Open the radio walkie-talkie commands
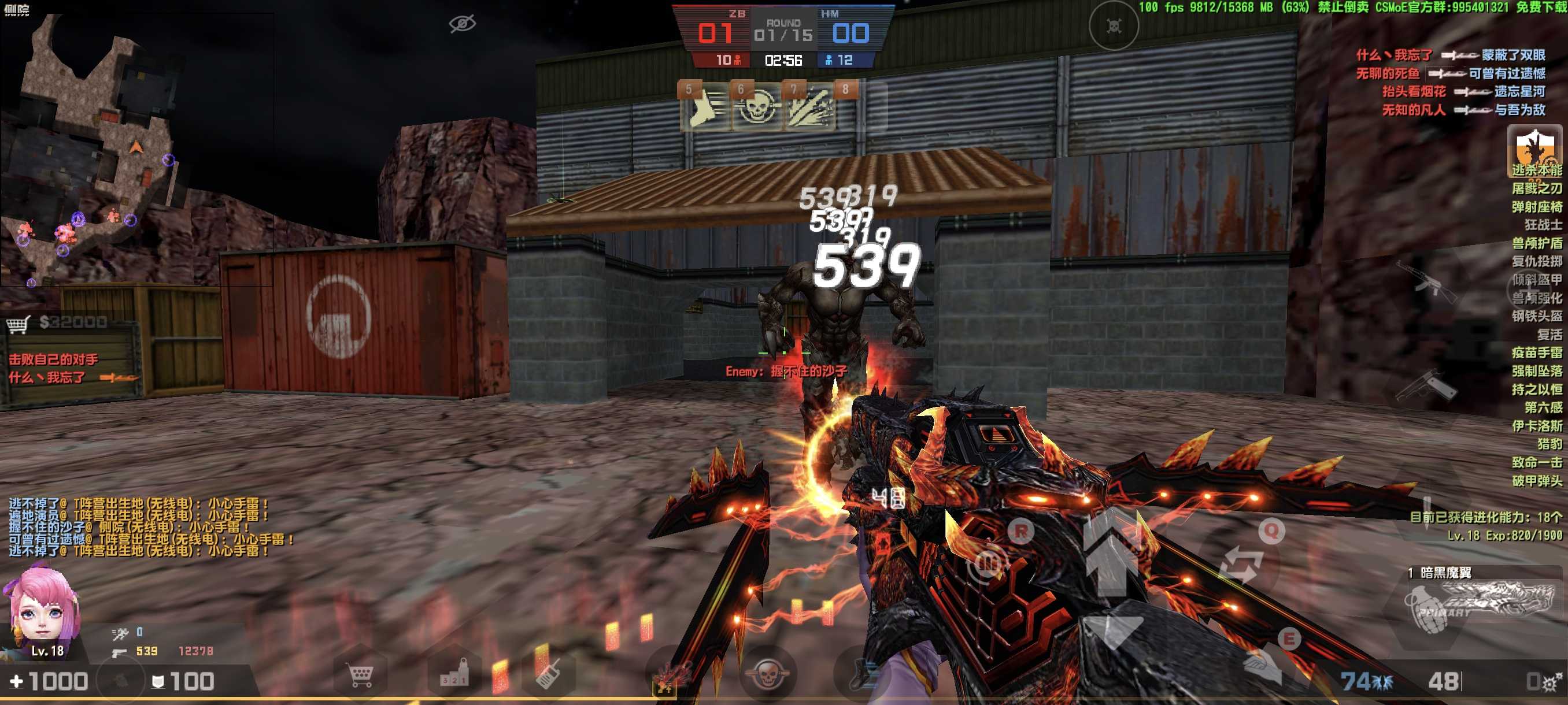Image resolution: width=1568 pixels, height=705 pixels. tap(547, 674)
